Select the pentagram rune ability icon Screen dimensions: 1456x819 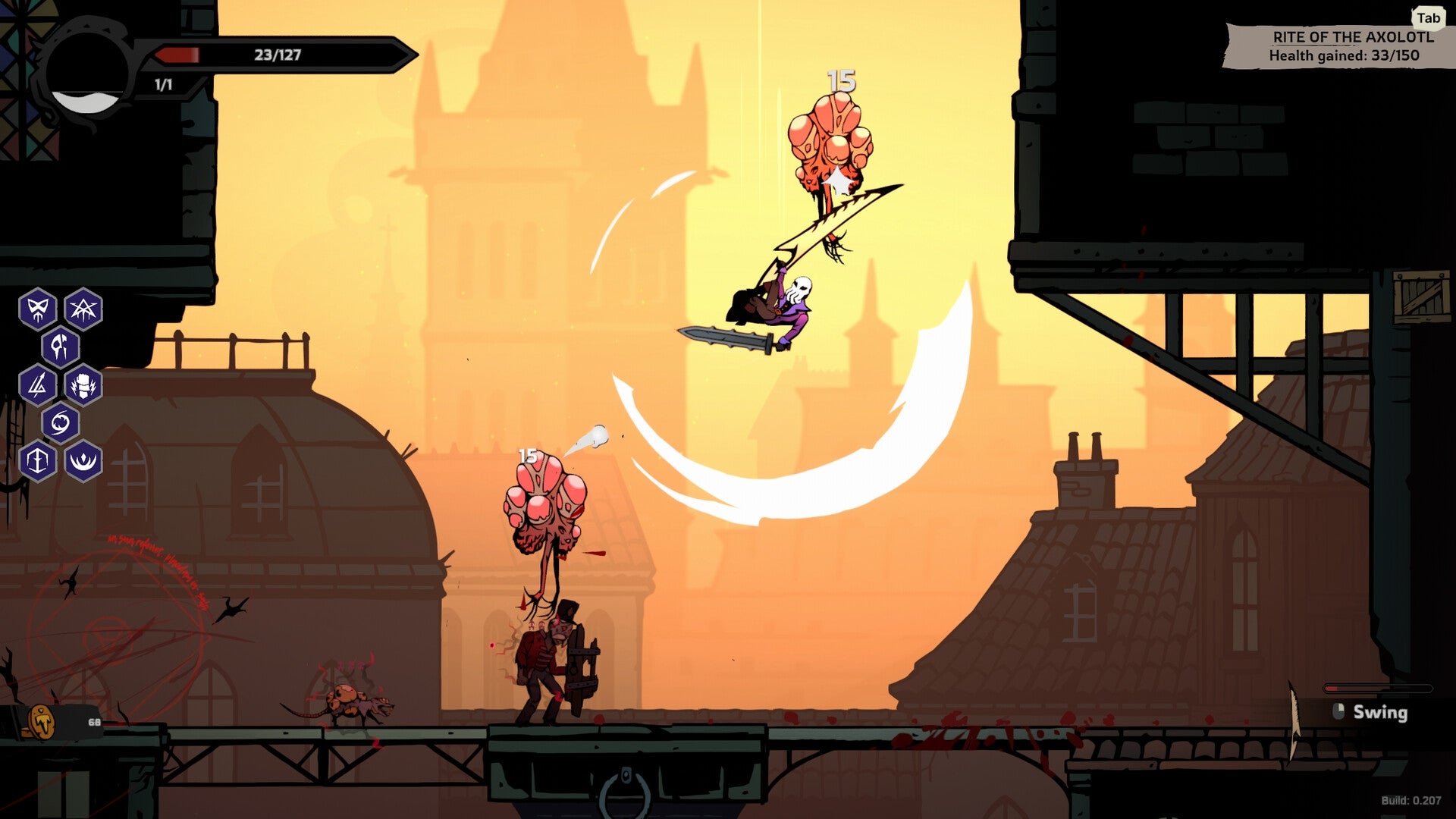click(x=85, y=309)
